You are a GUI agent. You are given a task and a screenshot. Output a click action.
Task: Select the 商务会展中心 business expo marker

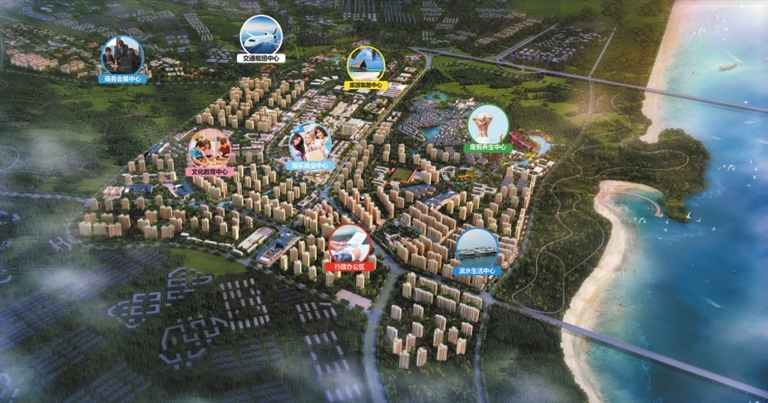123,58
